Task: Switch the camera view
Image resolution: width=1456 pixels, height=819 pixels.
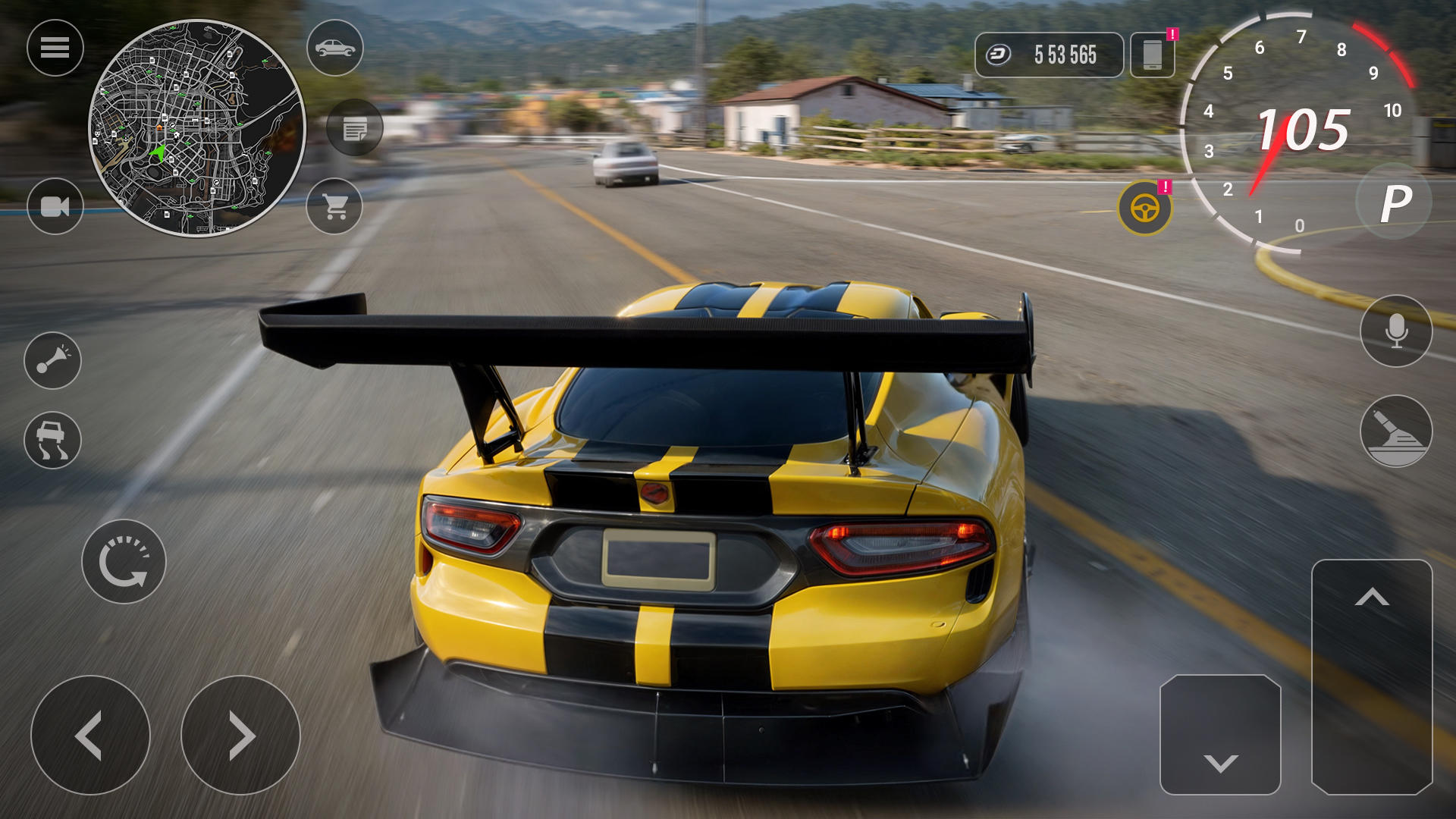Action: point(55,206)
